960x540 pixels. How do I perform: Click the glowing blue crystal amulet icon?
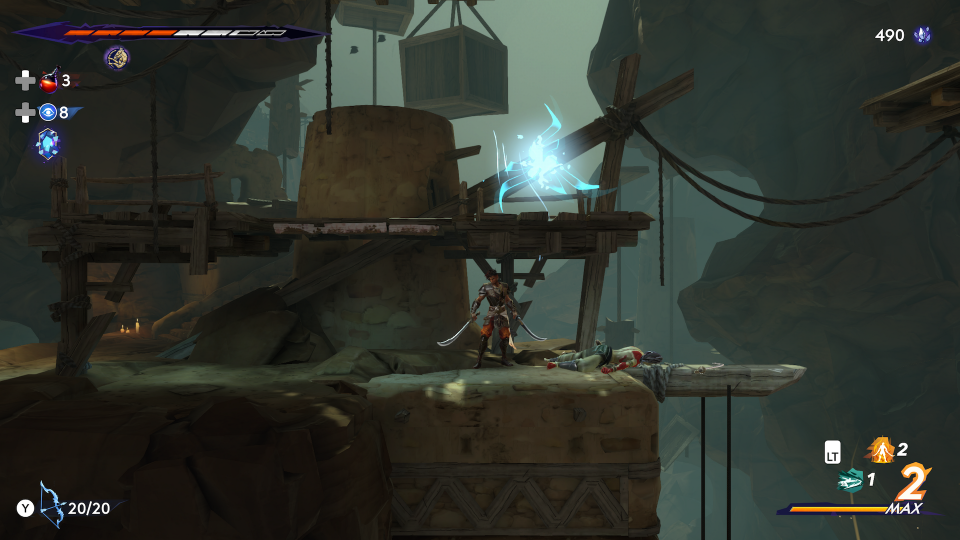pyautogui.click(x=48, y=144)
